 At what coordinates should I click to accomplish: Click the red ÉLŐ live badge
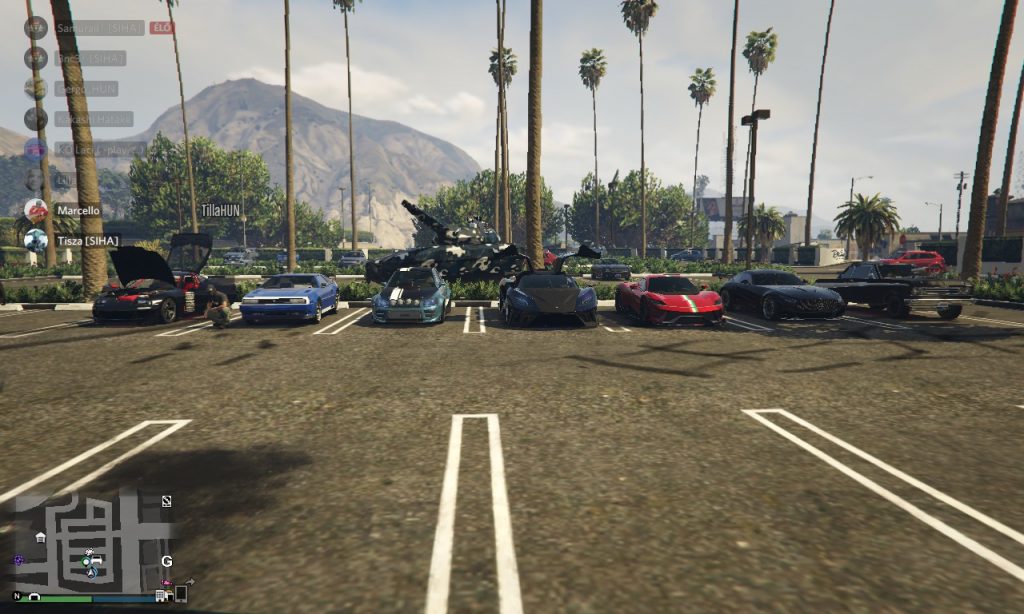[161, 28]
